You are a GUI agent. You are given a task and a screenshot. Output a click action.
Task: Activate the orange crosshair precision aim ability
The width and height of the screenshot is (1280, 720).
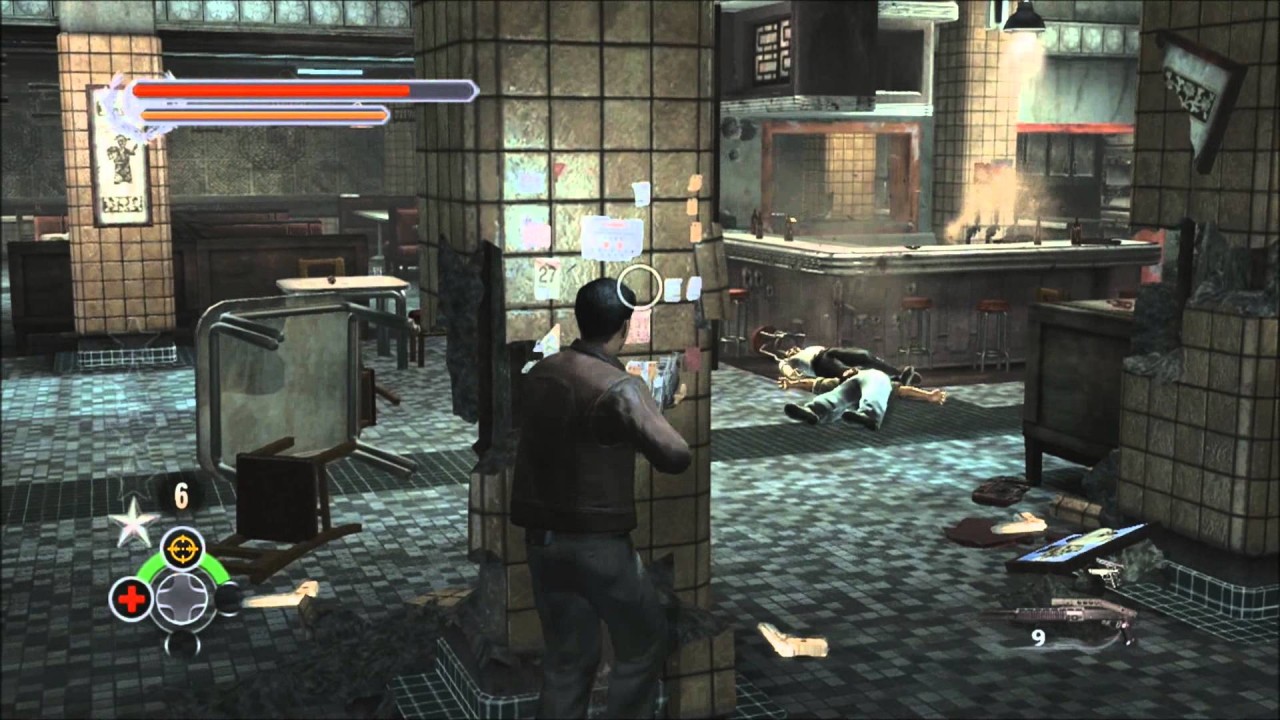pyautogui.click(x=182, y=548)
